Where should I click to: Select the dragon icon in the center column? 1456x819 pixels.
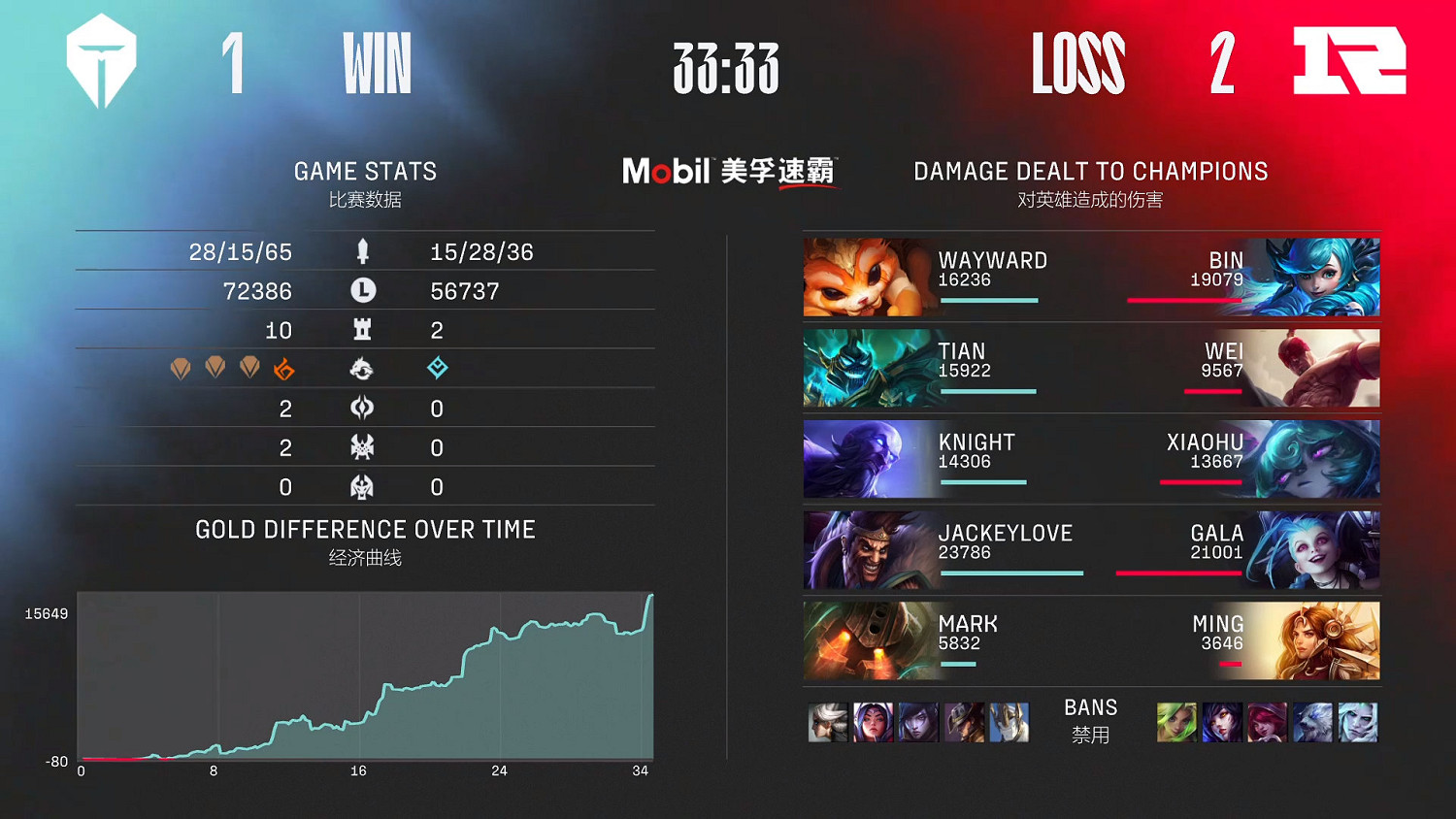pos(362,368)
